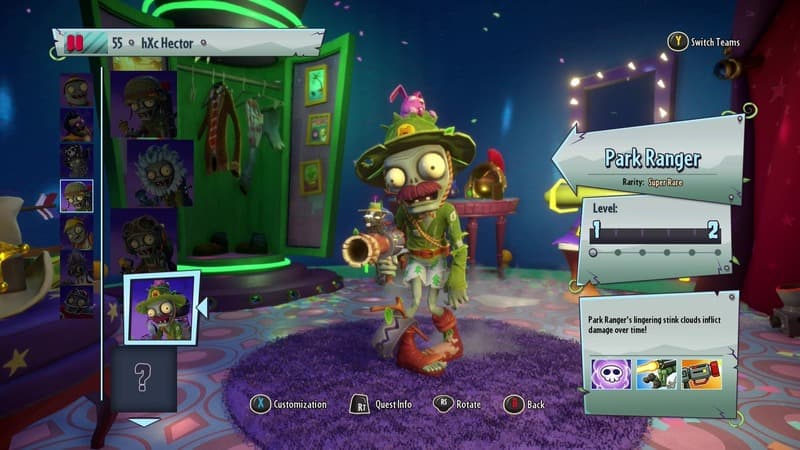Click the highlighted class icon in the class column
The height and width of the screenshot is (450, 800).
[x=76, y=196]
